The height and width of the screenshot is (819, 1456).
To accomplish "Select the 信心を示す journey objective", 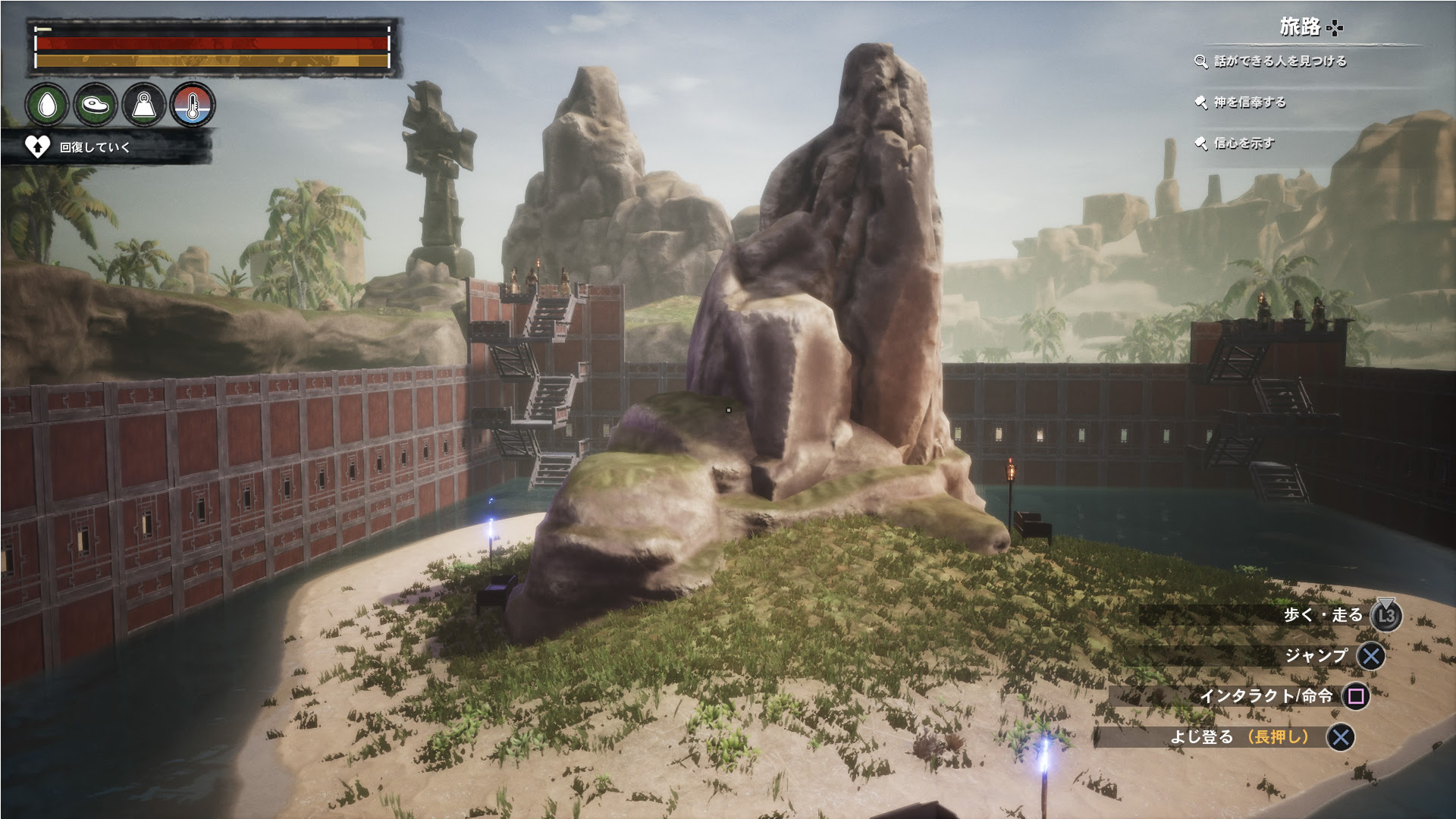I will [1243, 143].
